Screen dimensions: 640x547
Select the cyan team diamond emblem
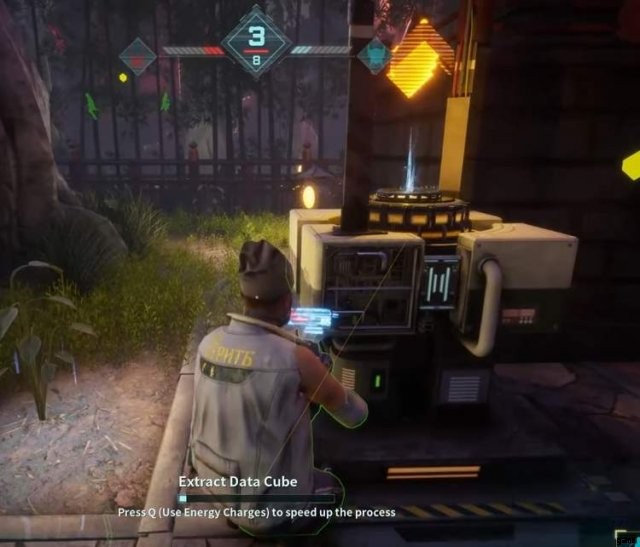(x=374, y=56)
